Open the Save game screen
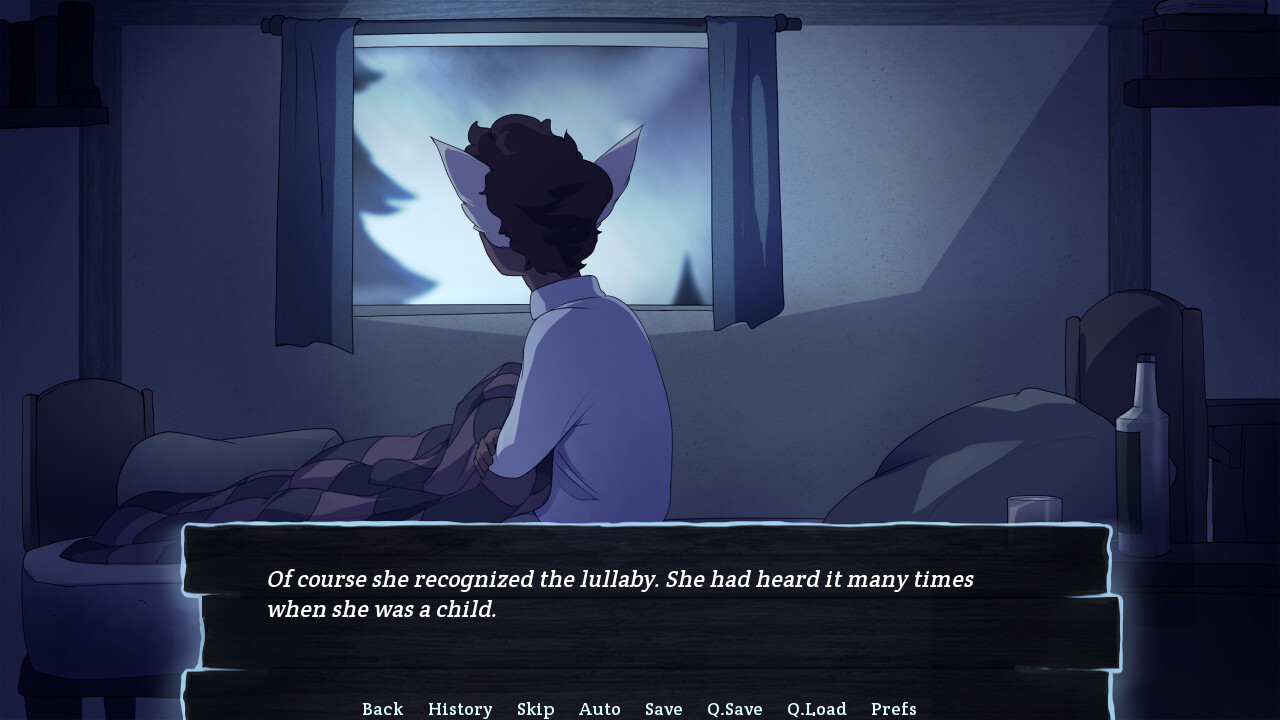1280x720 pixels. pyautogui.click(x=663, y=708)
